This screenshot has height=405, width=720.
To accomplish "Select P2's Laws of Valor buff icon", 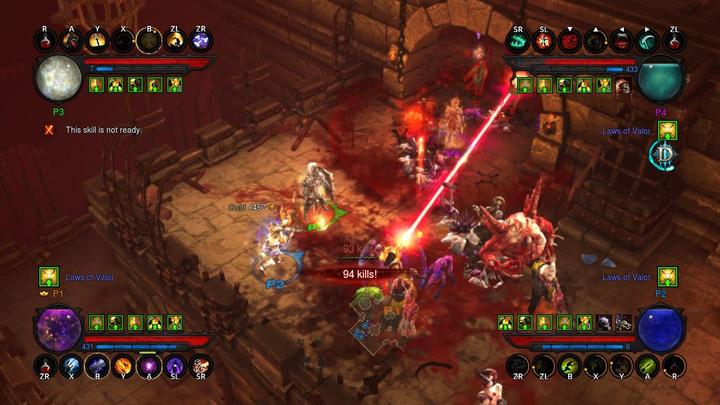I will coord(667,277).
